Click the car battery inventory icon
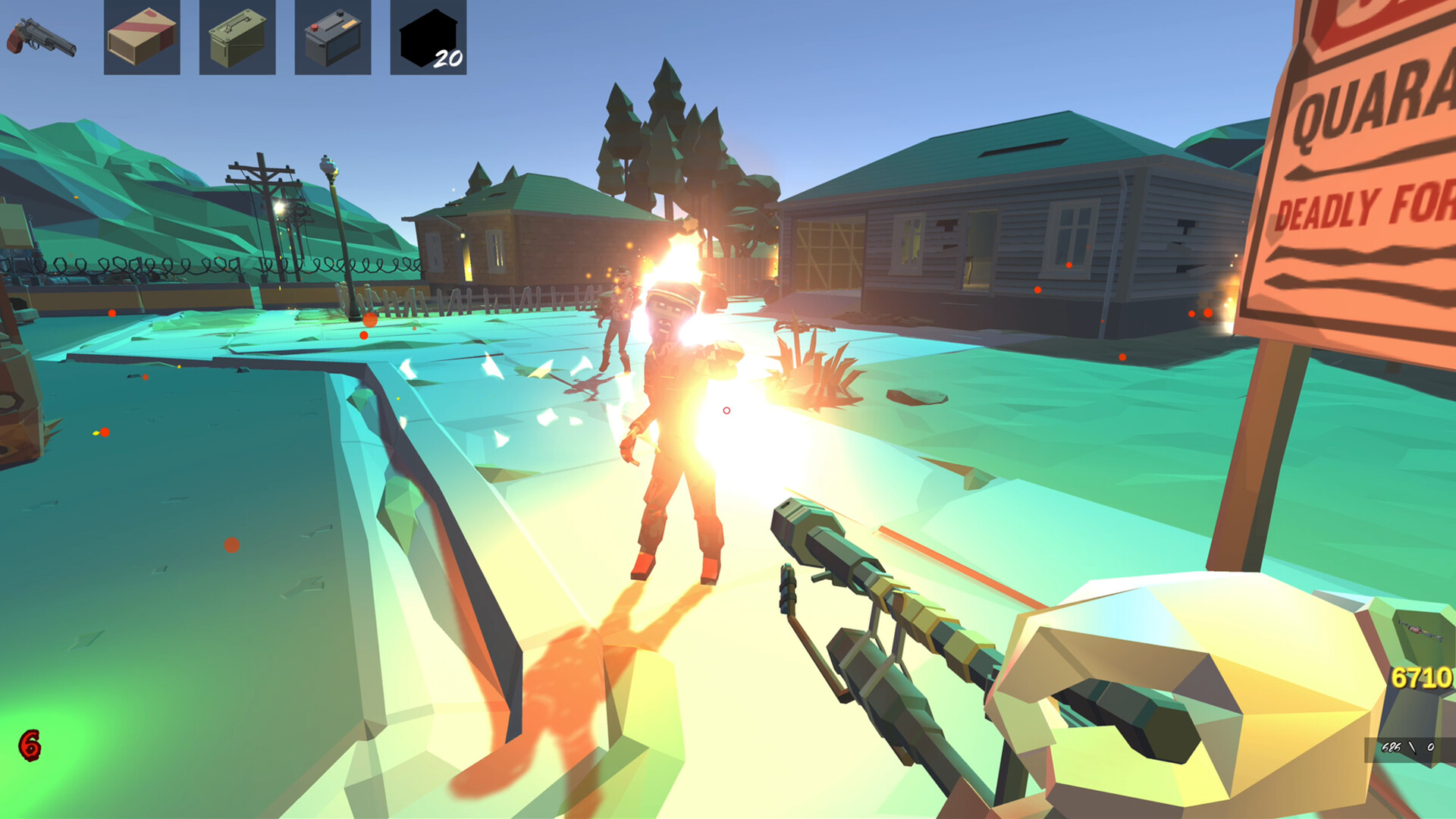 coord(332,39)
